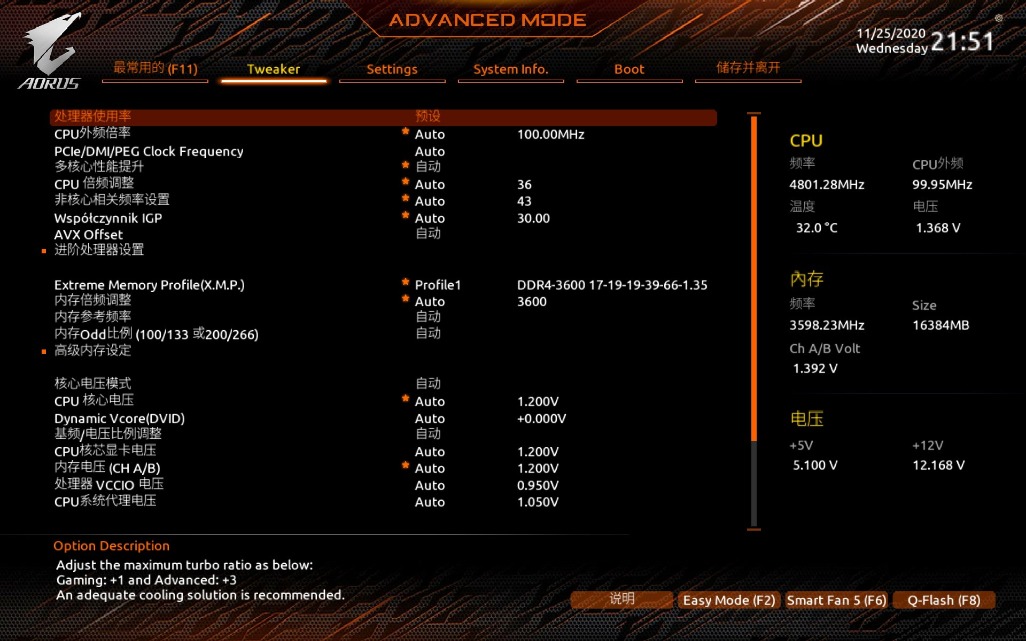Select Extreme Memory Profile (X.M.P.) setting
Viewport: 1026px width, 641px height.
point(149,285)
